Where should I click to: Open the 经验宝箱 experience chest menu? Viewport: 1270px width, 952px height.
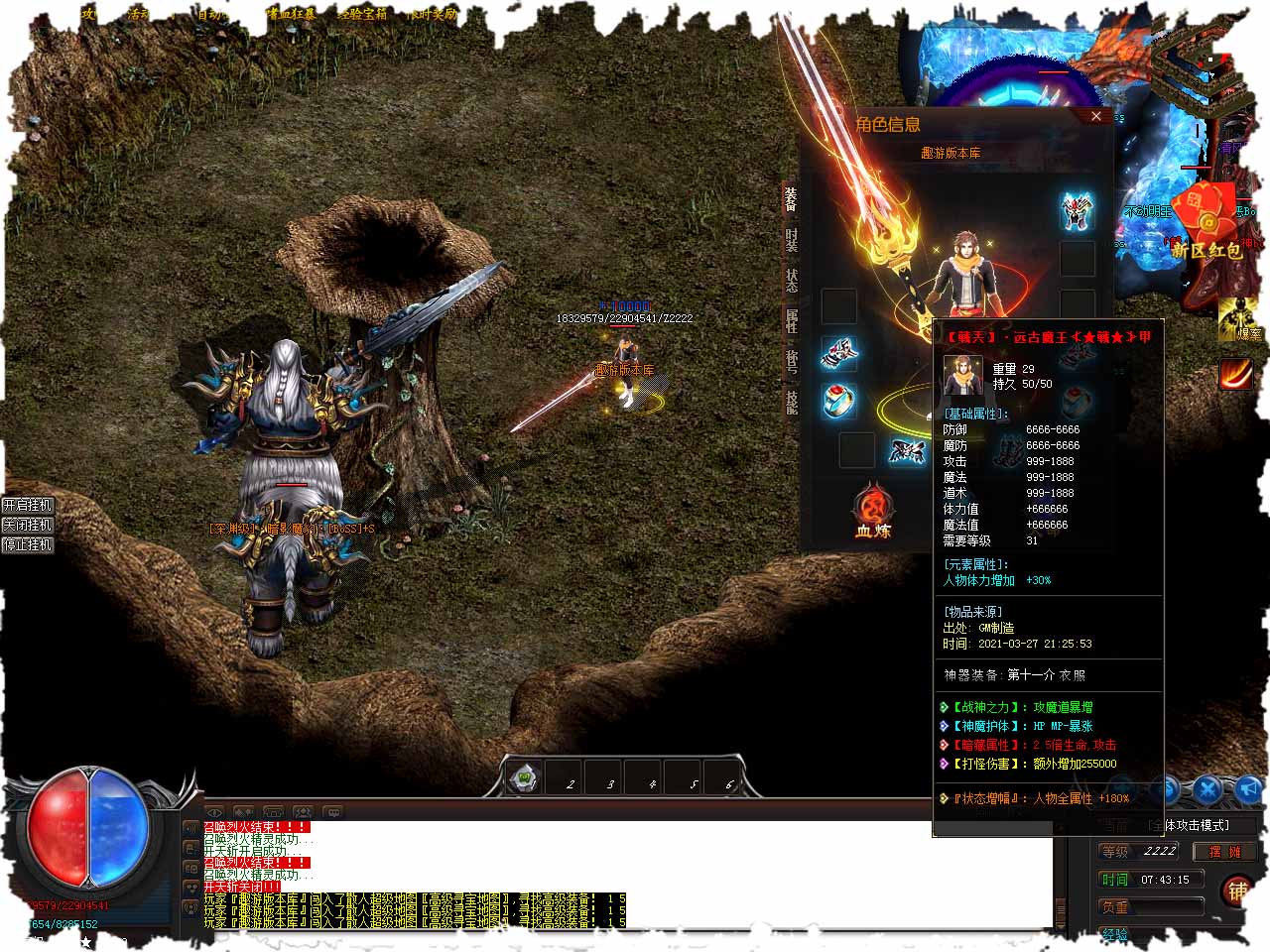362,14
